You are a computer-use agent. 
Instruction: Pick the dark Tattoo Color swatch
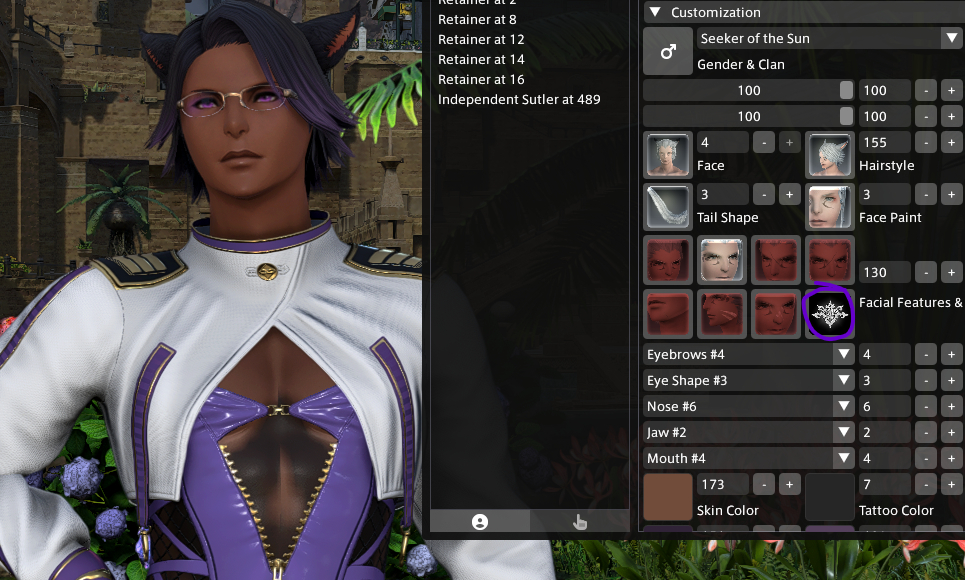pyautogui.click(x=830, y=497)
